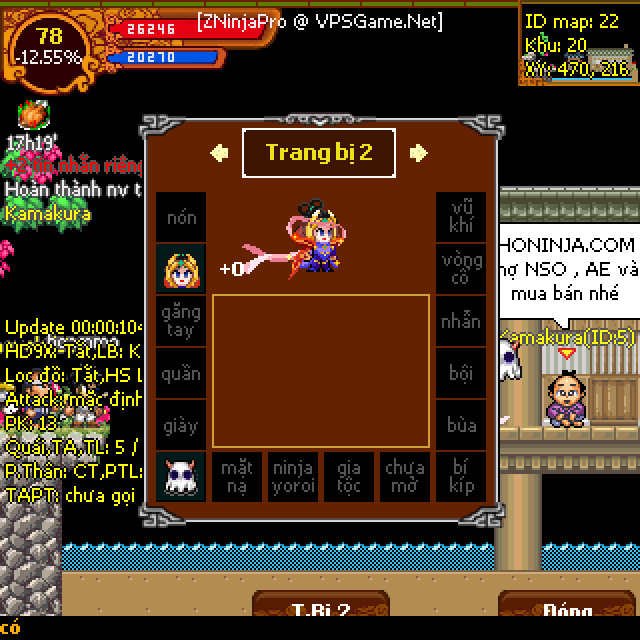640x640 pixels.
Task: Open the vũ khí weapon slot
Action: pos(461,217)
